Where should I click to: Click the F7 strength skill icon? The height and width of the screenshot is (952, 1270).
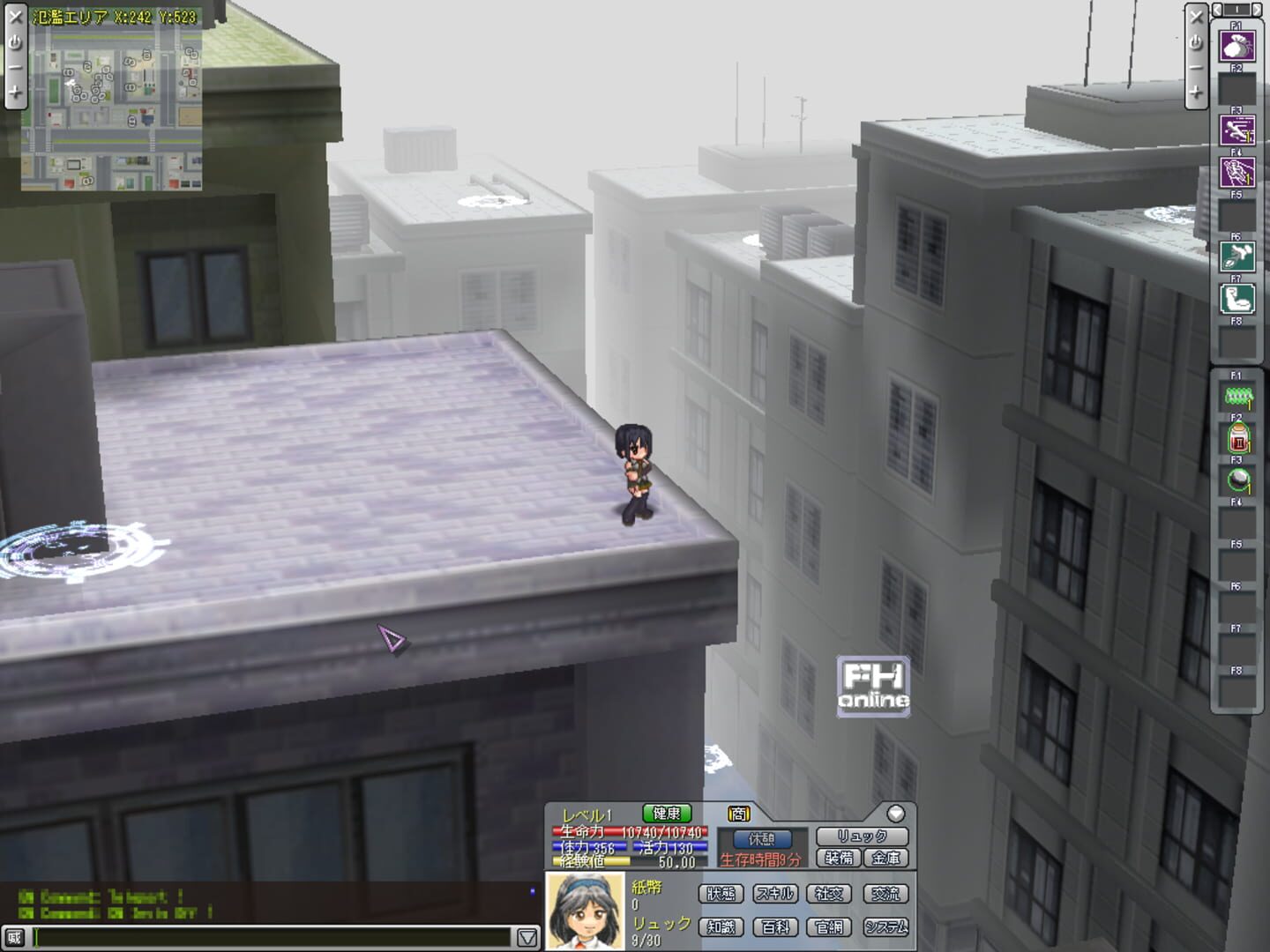pos(1237,298)
